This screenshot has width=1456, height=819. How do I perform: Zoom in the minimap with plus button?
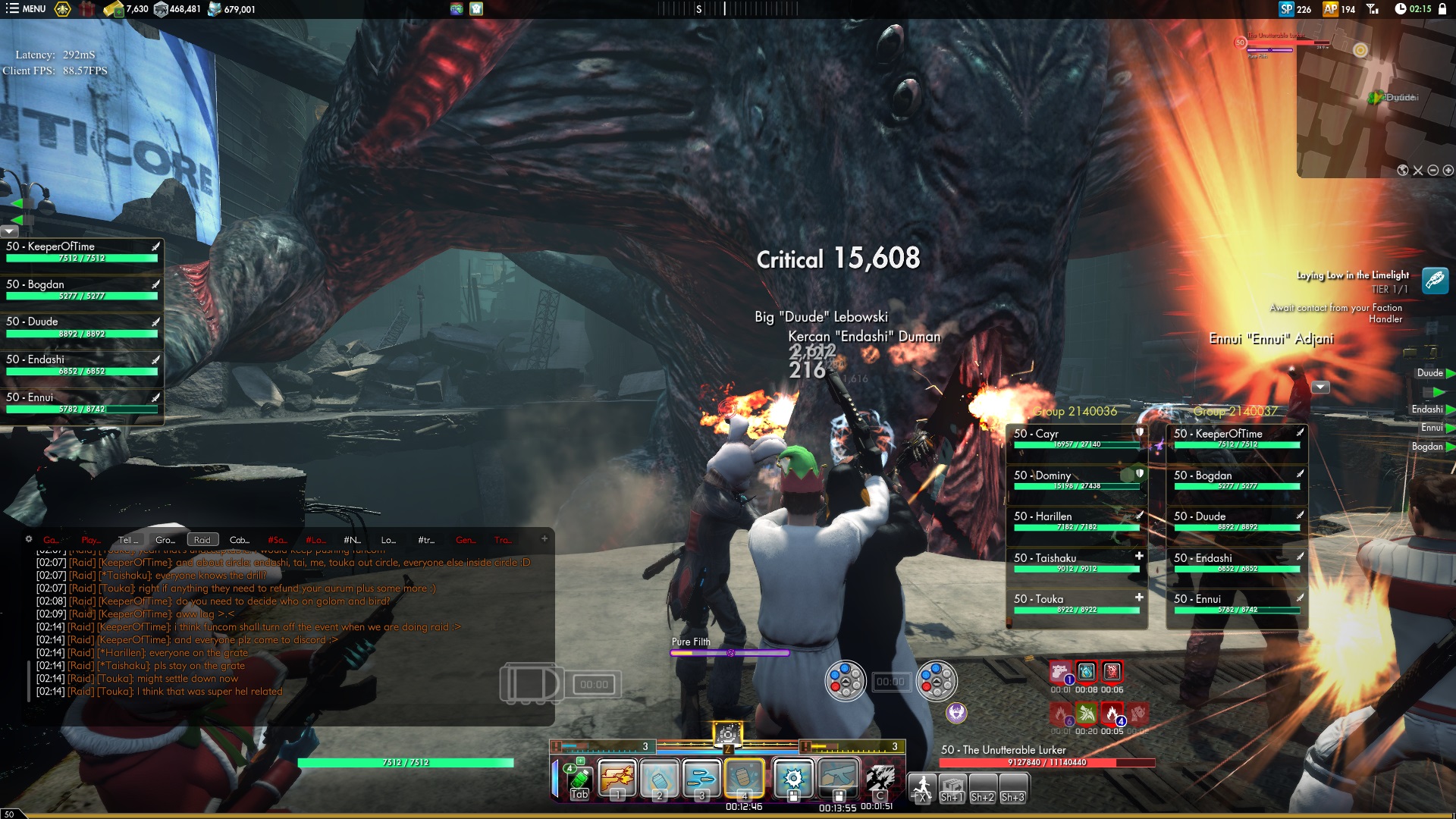pyautogui.click(x=1448, y=171)
